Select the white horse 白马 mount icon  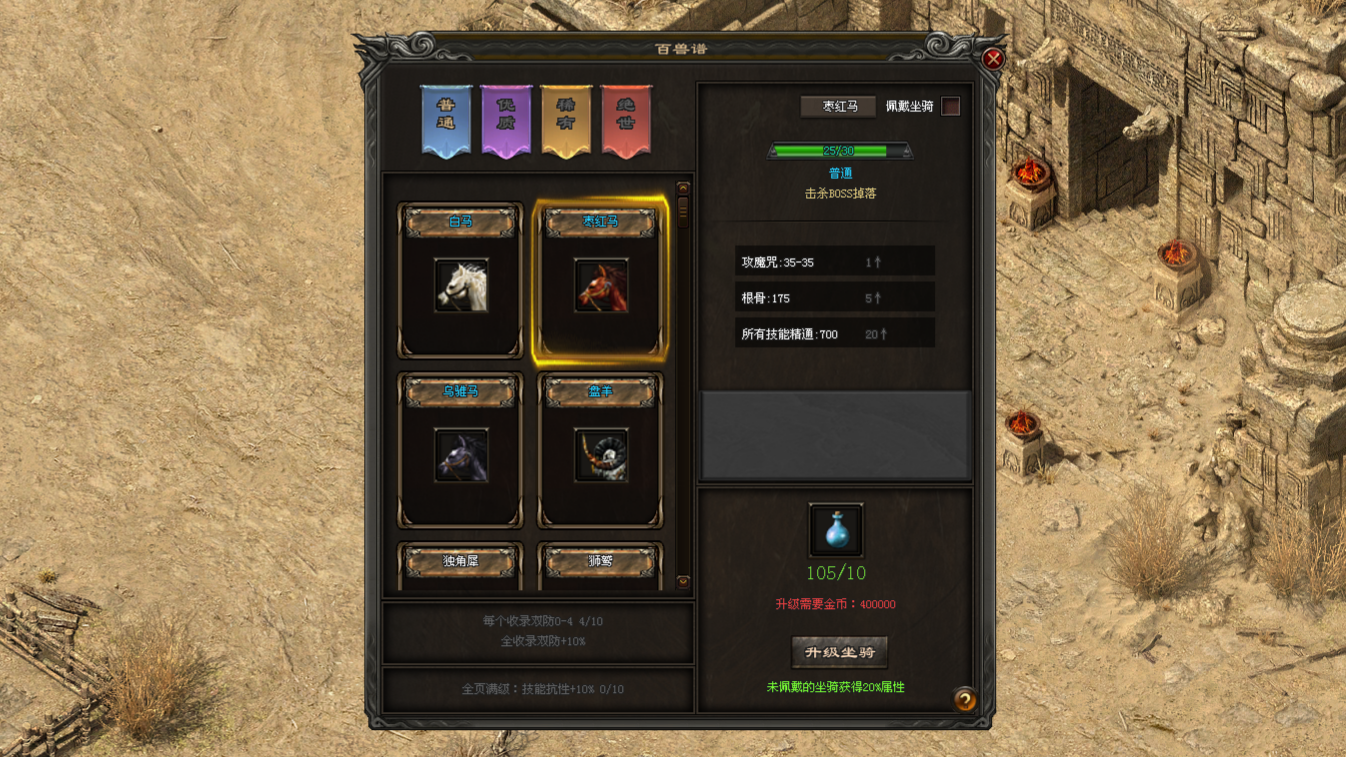[459, 289]
